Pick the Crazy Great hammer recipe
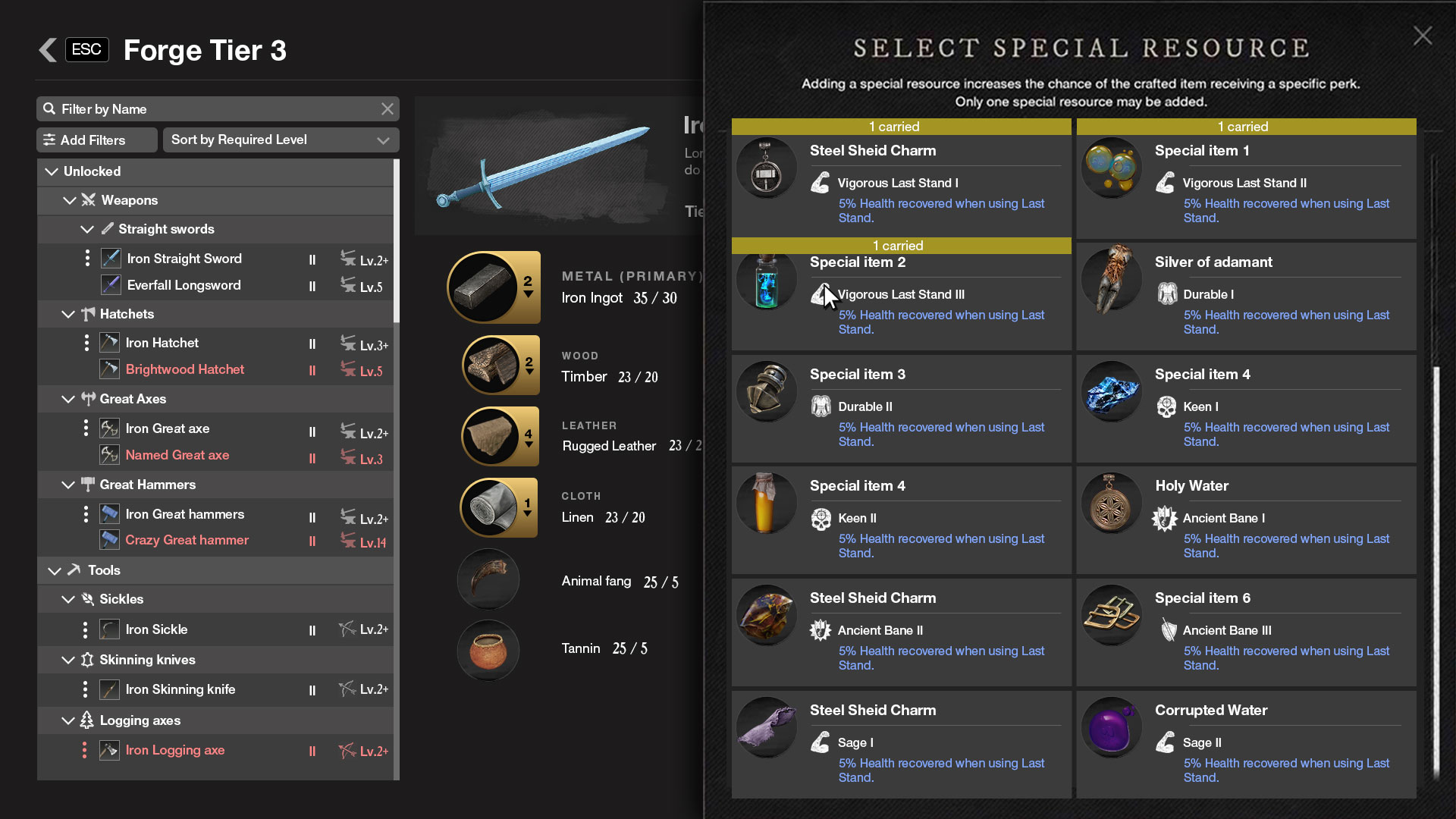Image resolution: width=1456 pixels, height=819 pixels. (x=187, y=541)
